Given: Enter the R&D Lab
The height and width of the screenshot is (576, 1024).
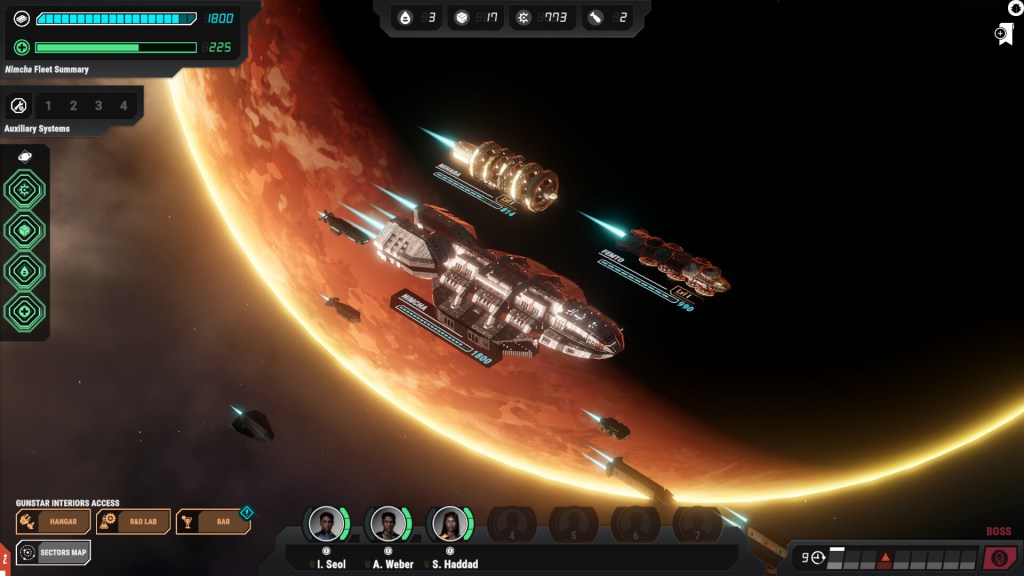Looking at the screenshot, I should tap(133, 521).
